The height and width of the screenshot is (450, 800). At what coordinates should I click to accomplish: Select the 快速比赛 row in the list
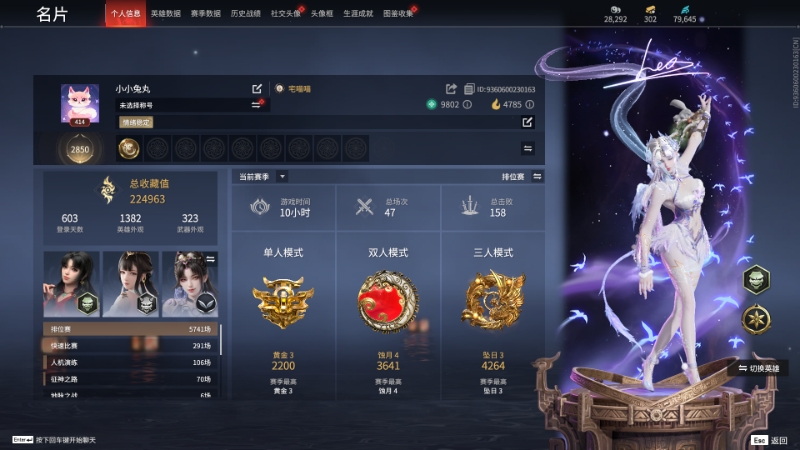pyautogui.click(x=130, y=345)
